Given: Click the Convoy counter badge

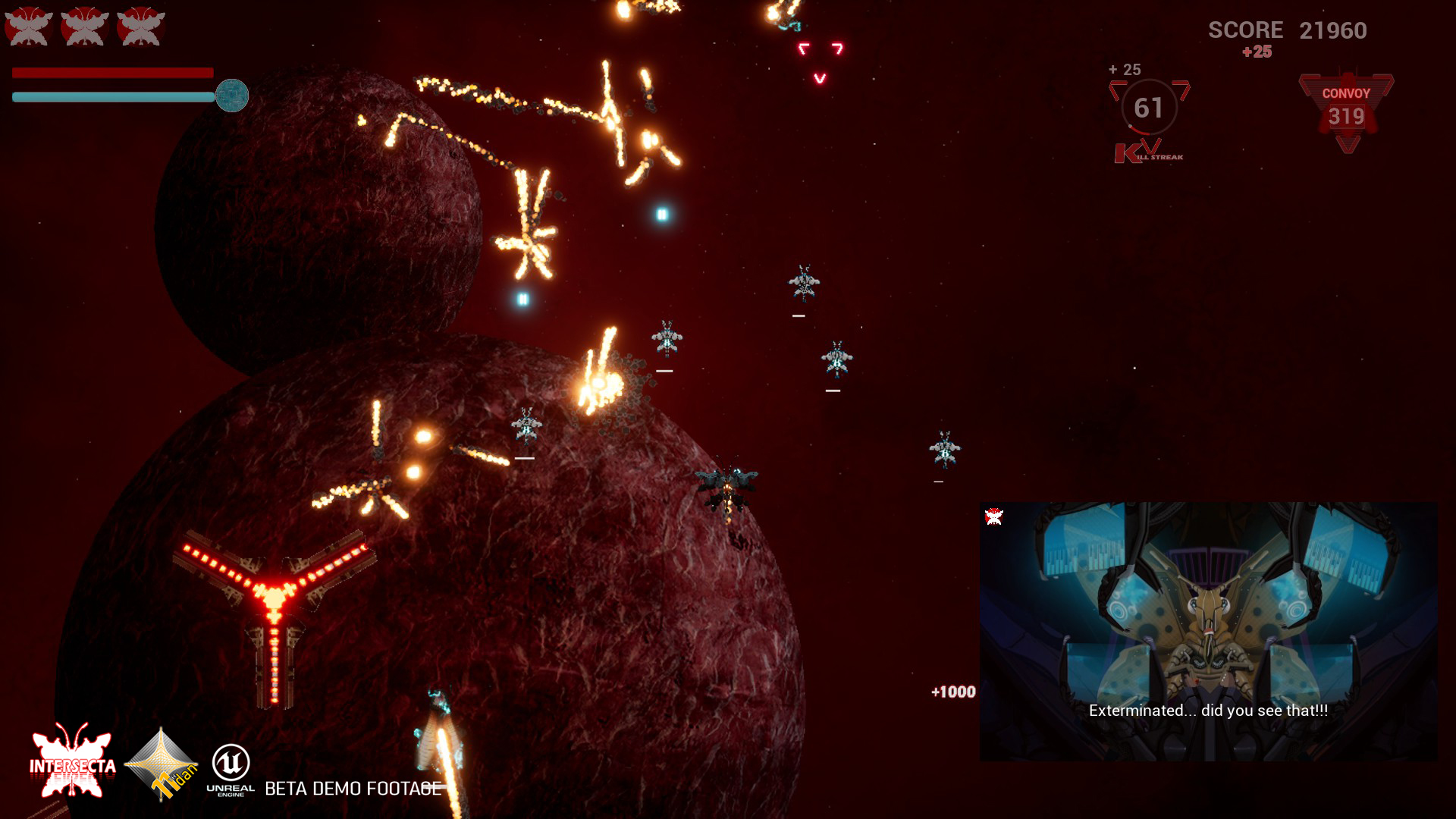Looking at the screenshot, I should 1346,110.
